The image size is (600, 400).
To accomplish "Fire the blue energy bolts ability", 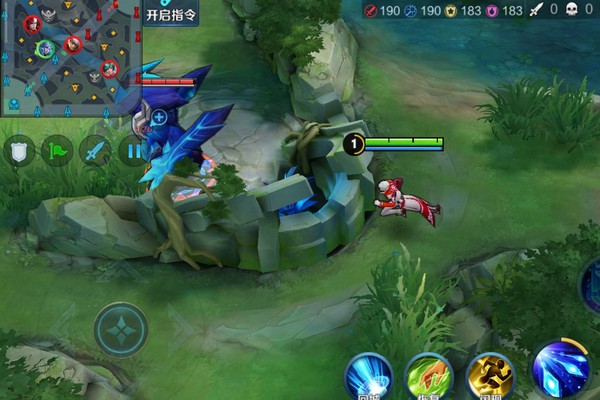I will (x=559, y=370).
